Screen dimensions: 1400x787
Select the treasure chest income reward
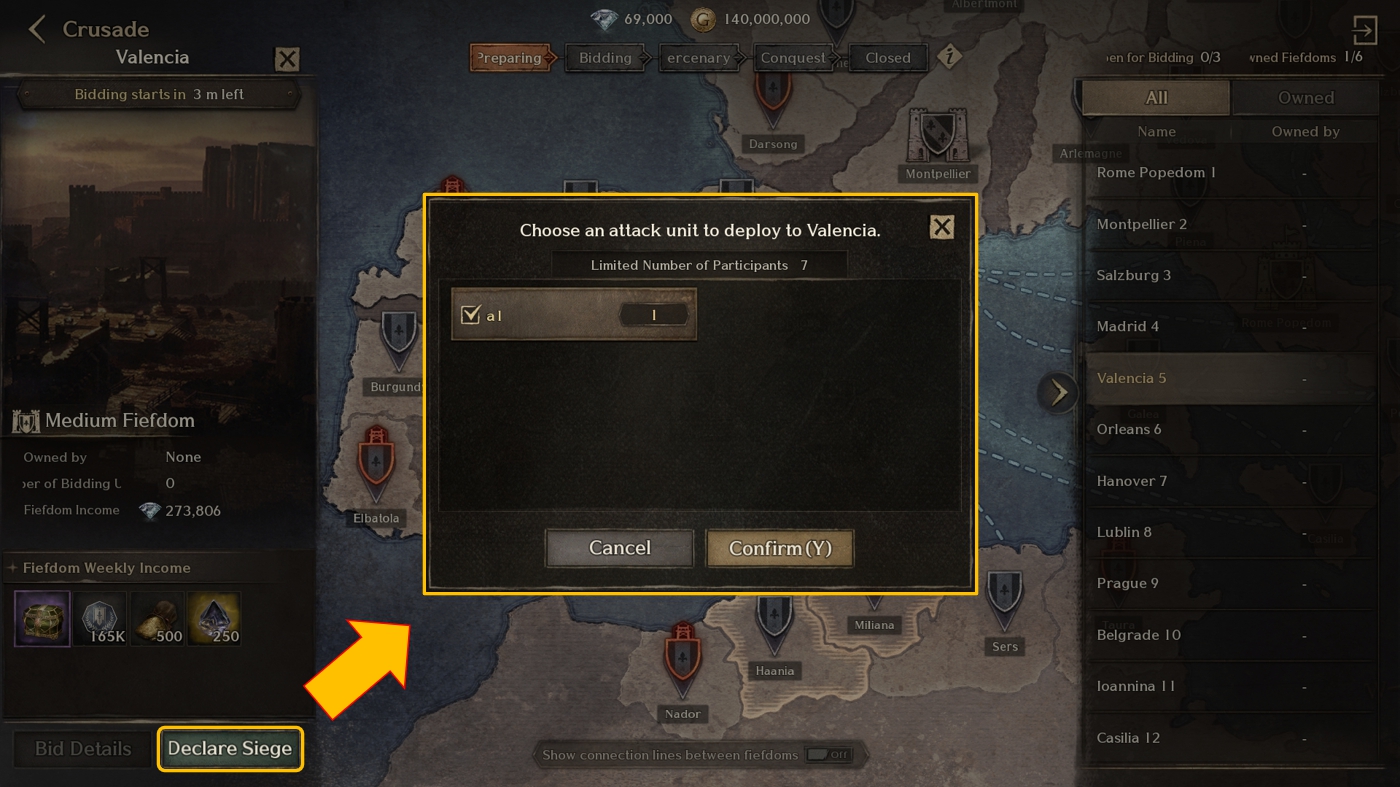click(42, 618)
